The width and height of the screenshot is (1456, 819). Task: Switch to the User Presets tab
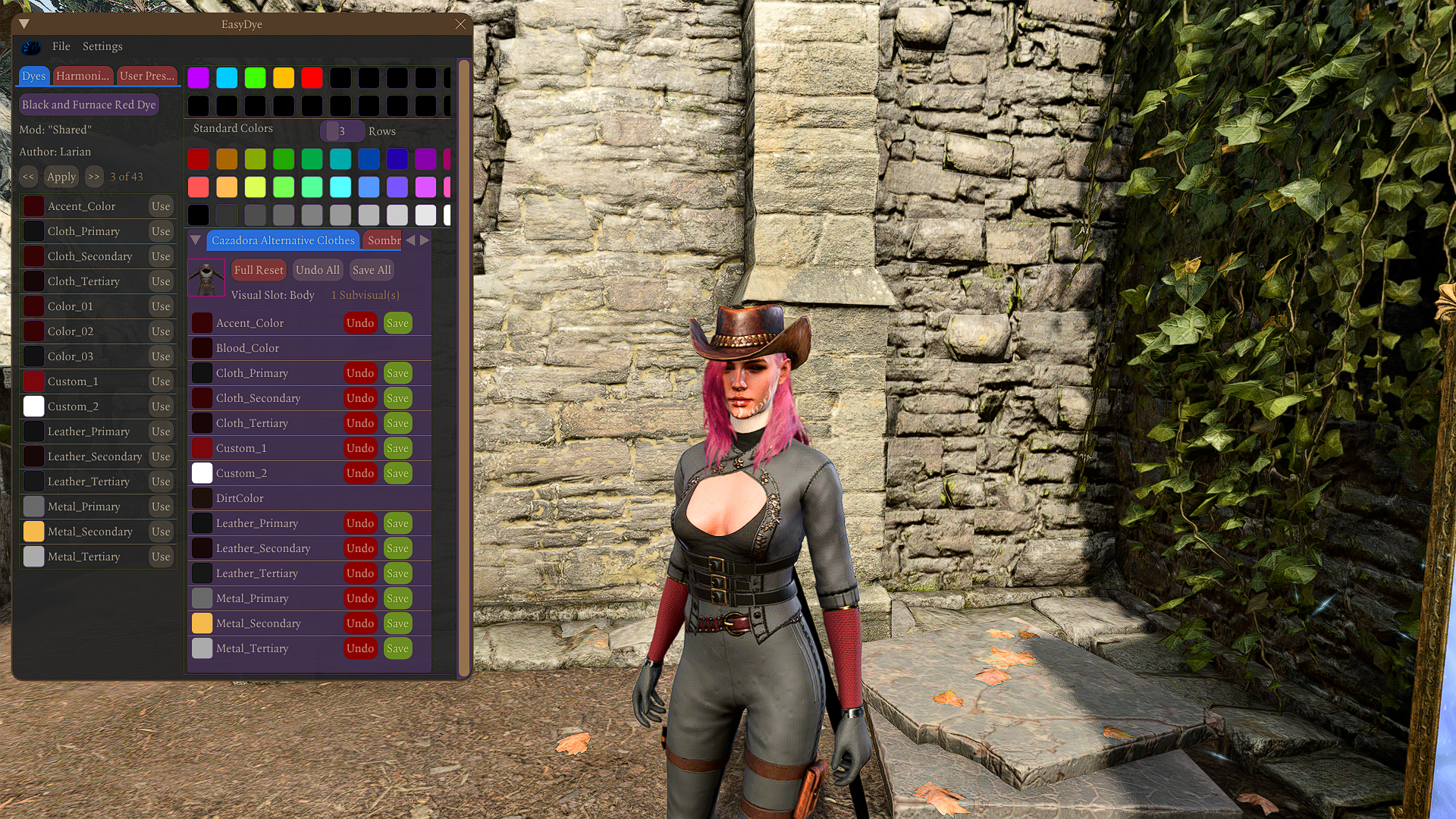coord(147,76)
